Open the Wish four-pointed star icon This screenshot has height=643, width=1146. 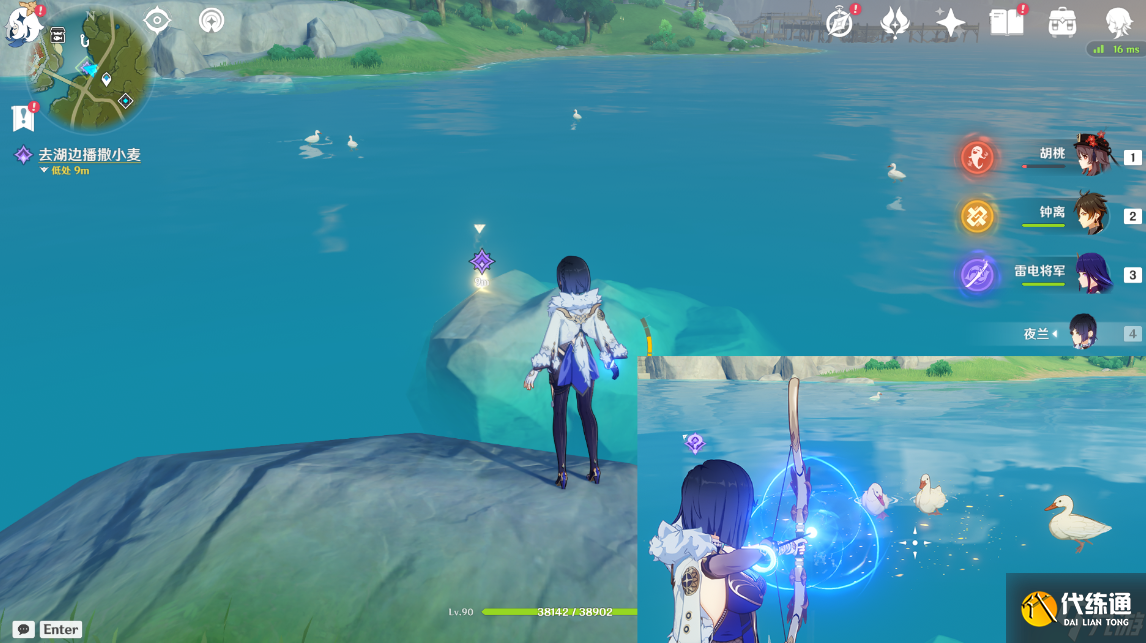coord(949,22)
